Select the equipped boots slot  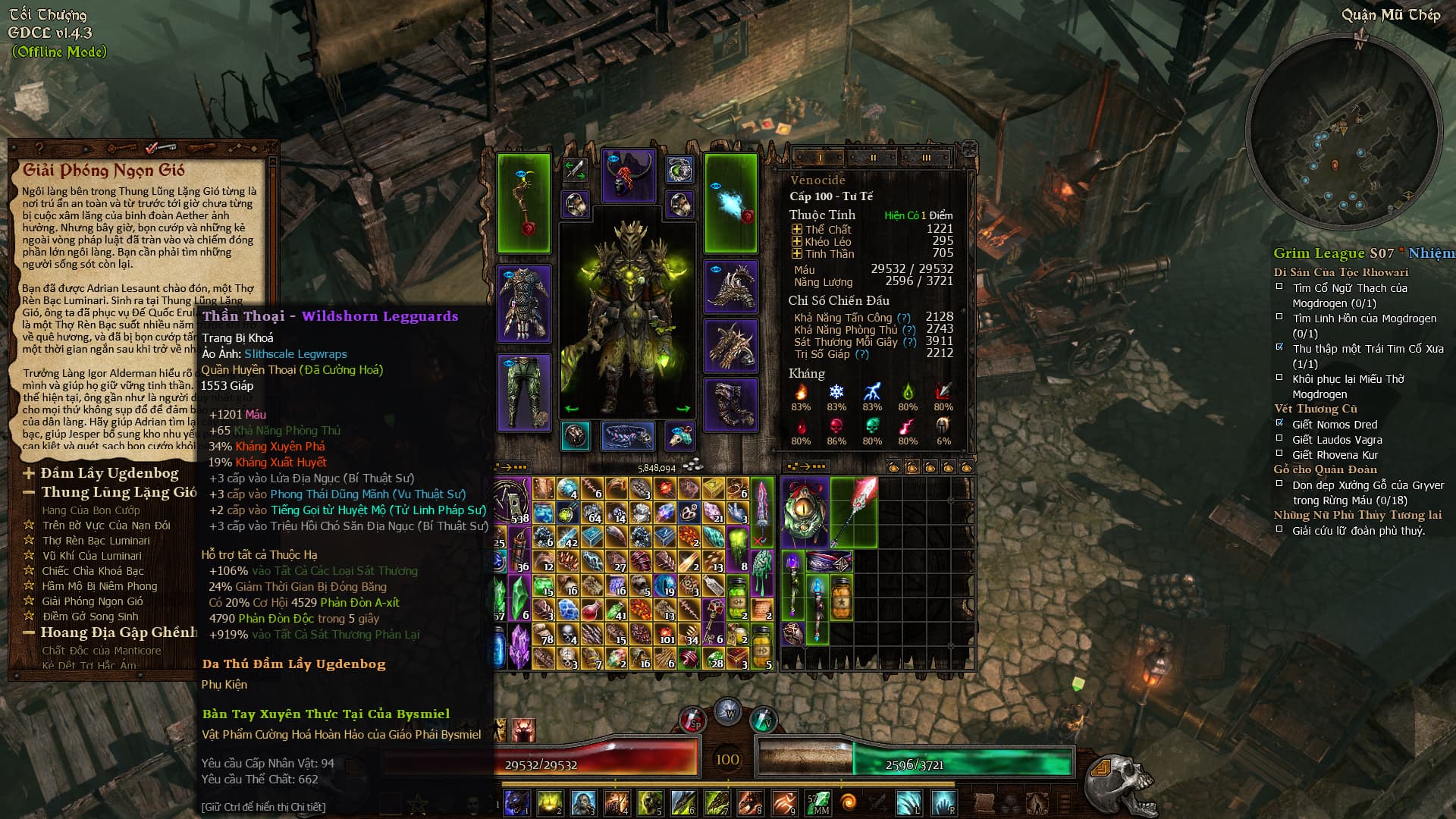731,404
